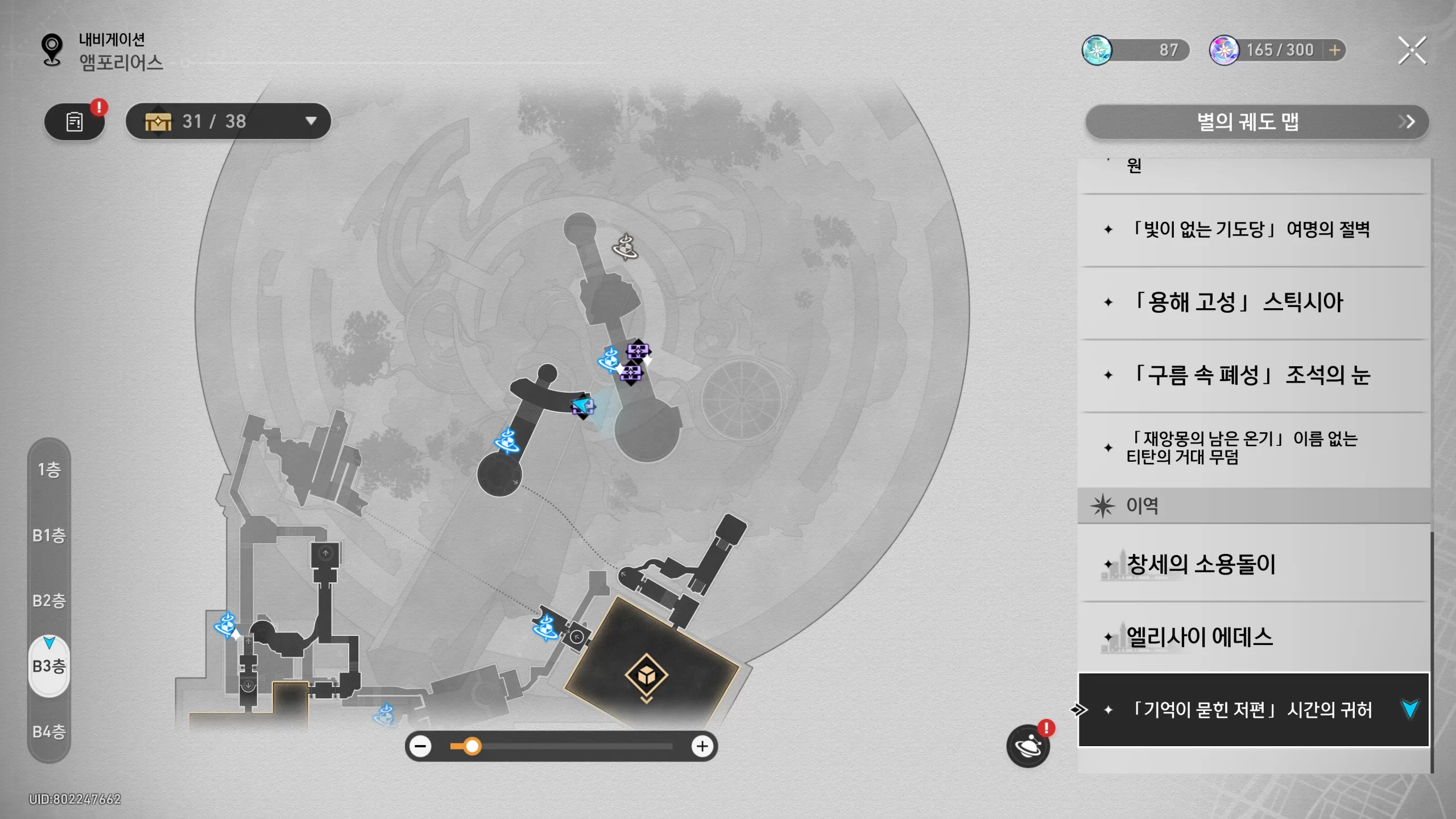Switch to floor B1층

click(49, 535)
